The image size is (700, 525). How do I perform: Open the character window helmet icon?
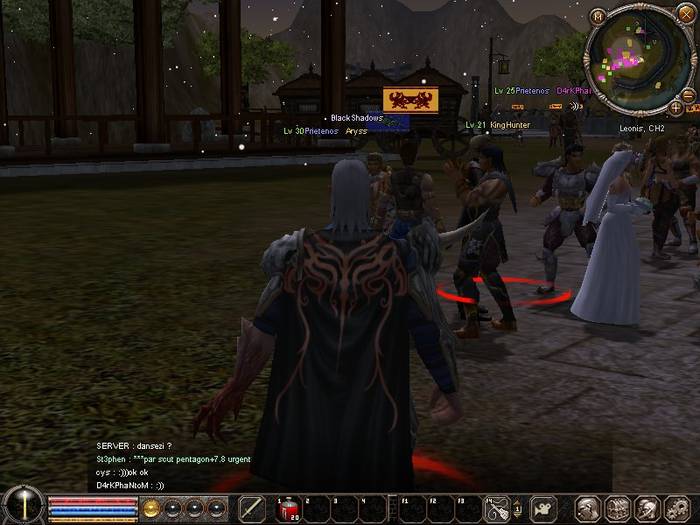pos(588,509)
